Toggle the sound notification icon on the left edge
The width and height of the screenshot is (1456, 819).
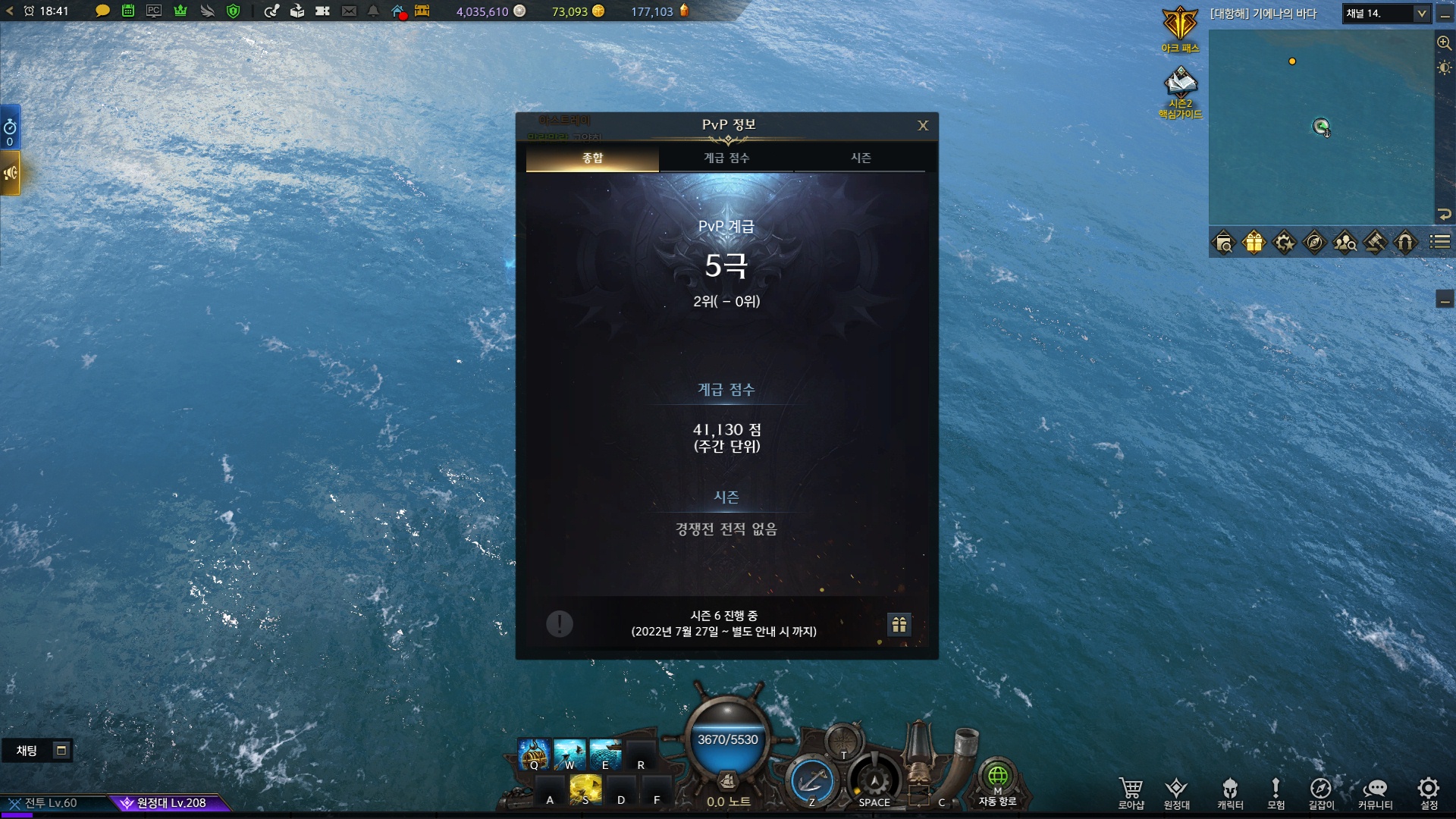(11, 173)
